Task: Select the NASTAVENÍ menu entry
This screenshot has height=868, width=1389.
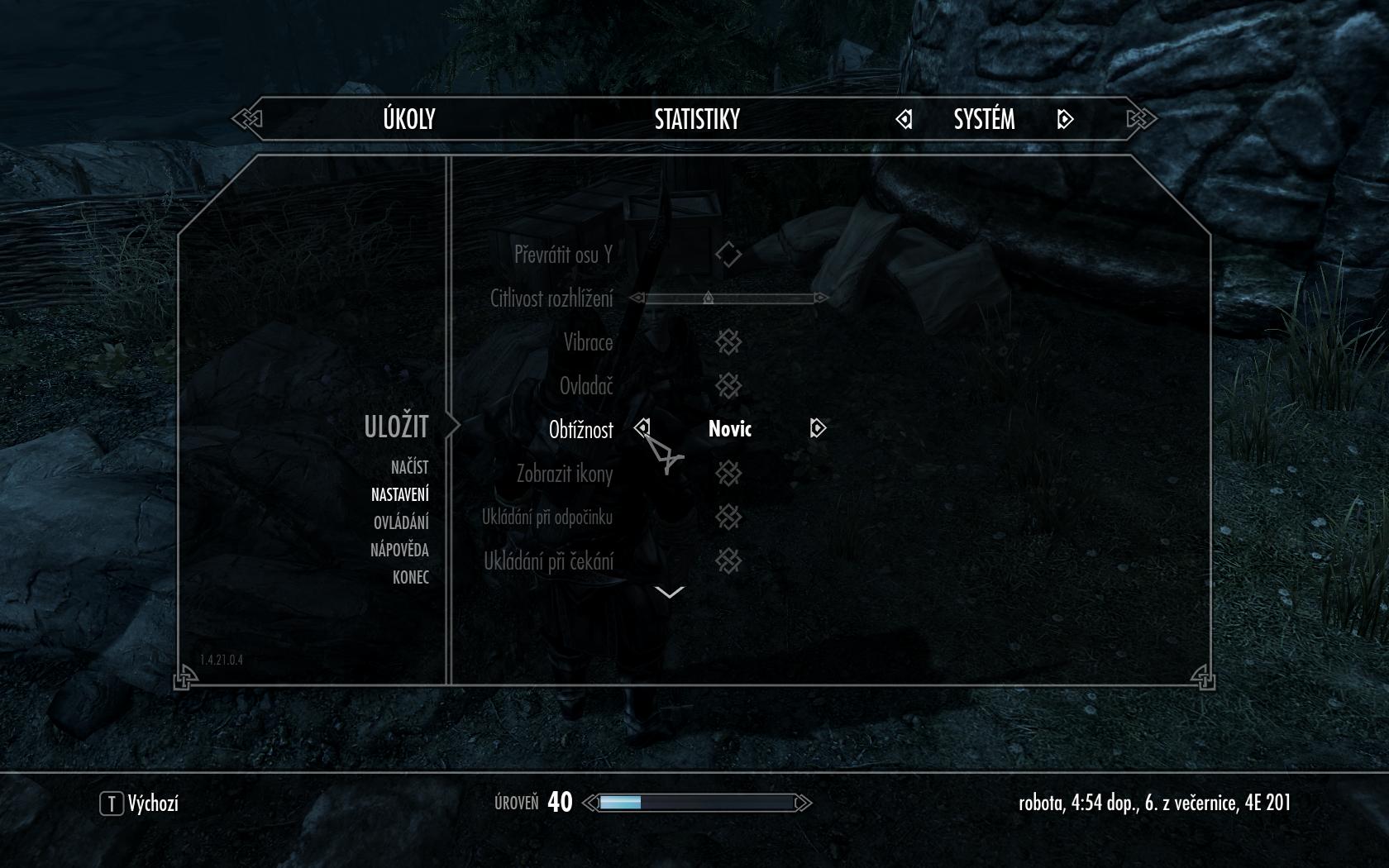Action: (x=399, y=494)
